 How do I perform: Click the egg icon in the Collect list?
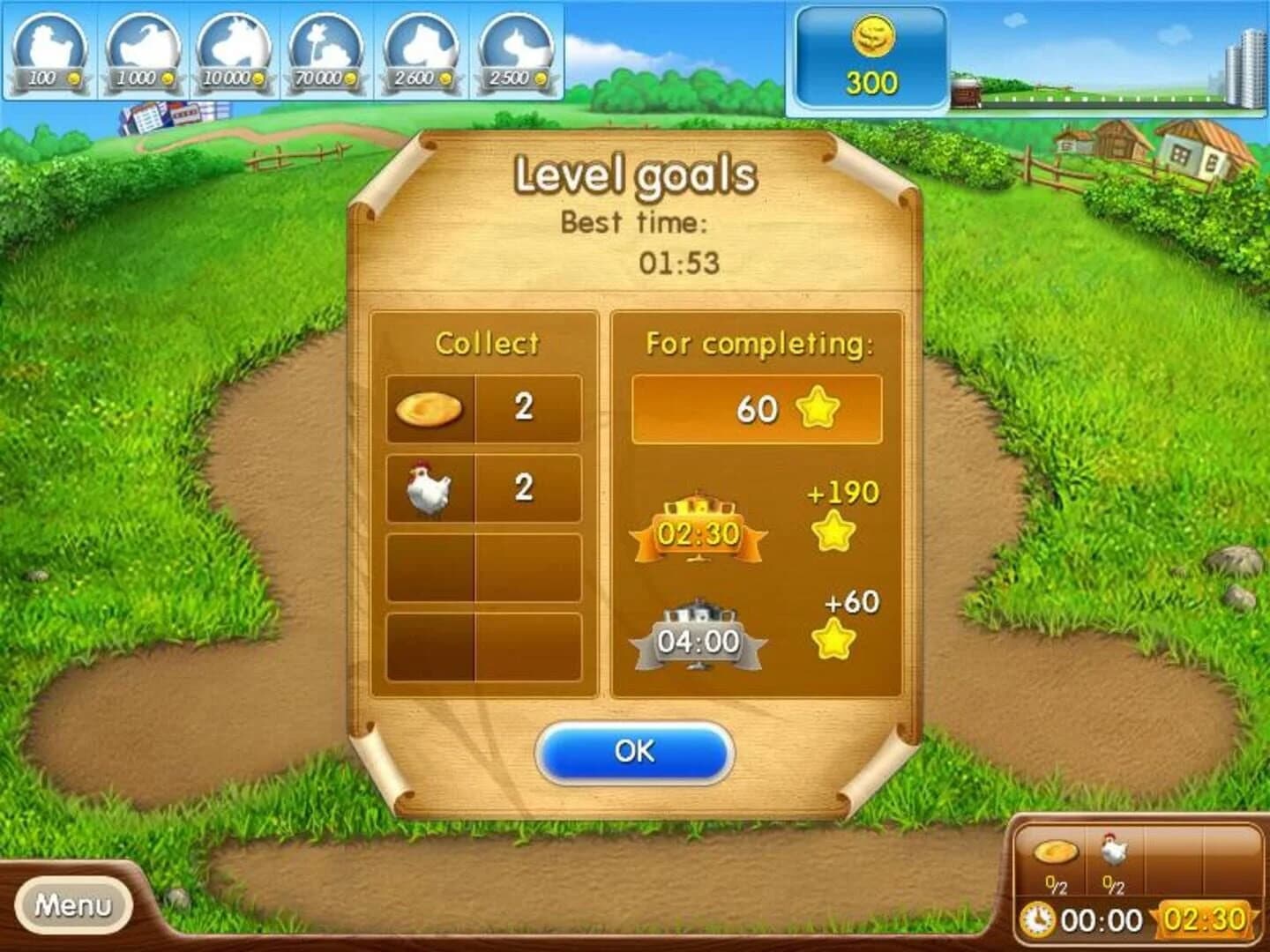click(x=430, y=409)
